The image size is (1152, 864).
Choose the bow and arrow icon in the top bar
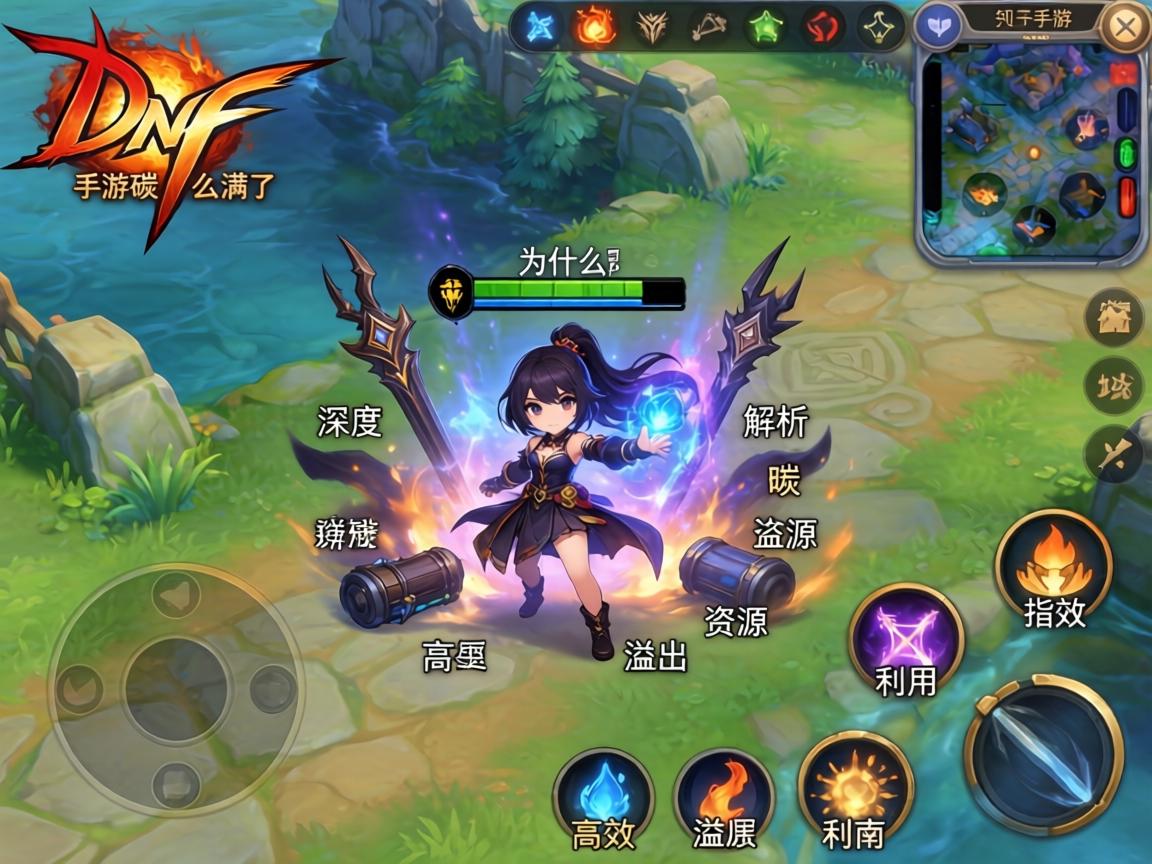point(709,26)
